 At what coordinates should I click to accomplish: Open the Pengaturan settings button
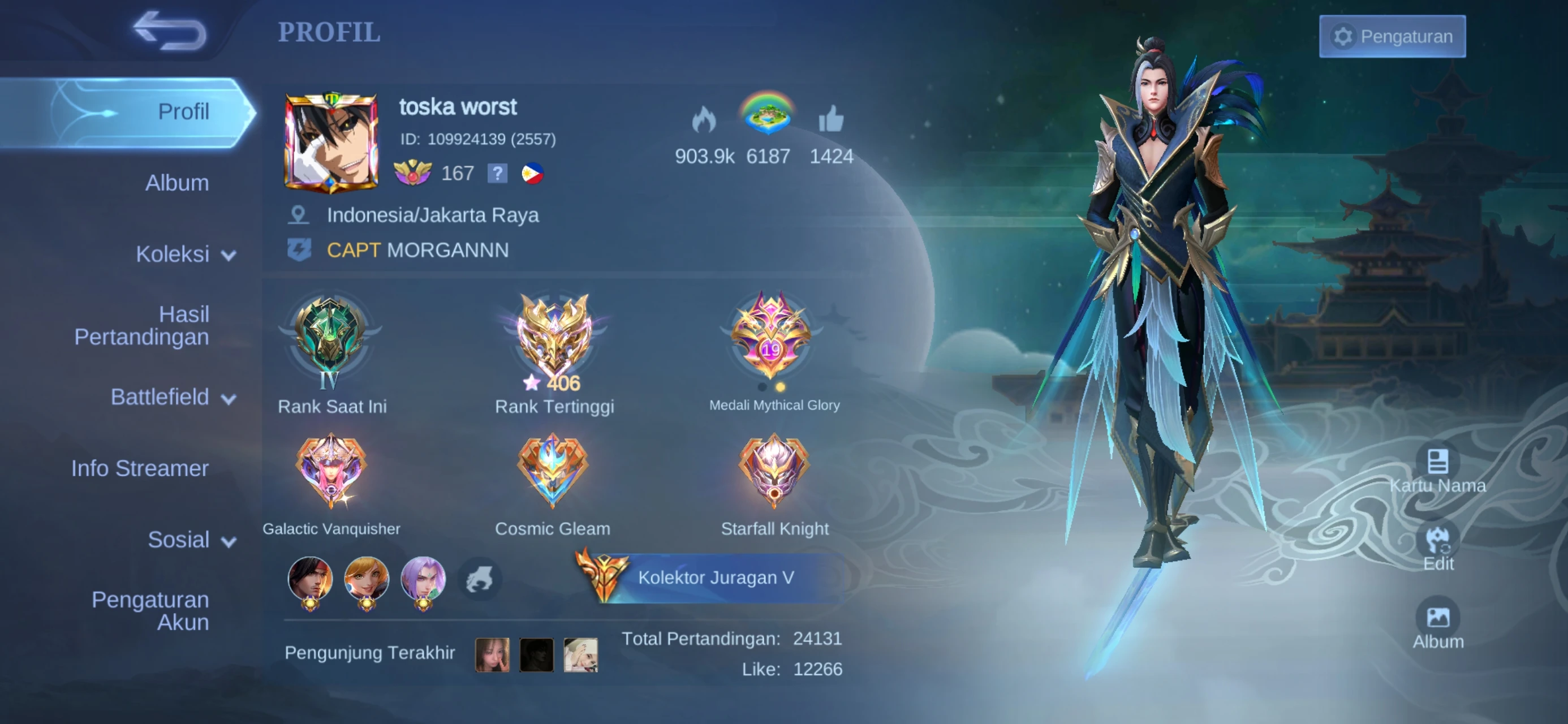tap(1392, 37)
